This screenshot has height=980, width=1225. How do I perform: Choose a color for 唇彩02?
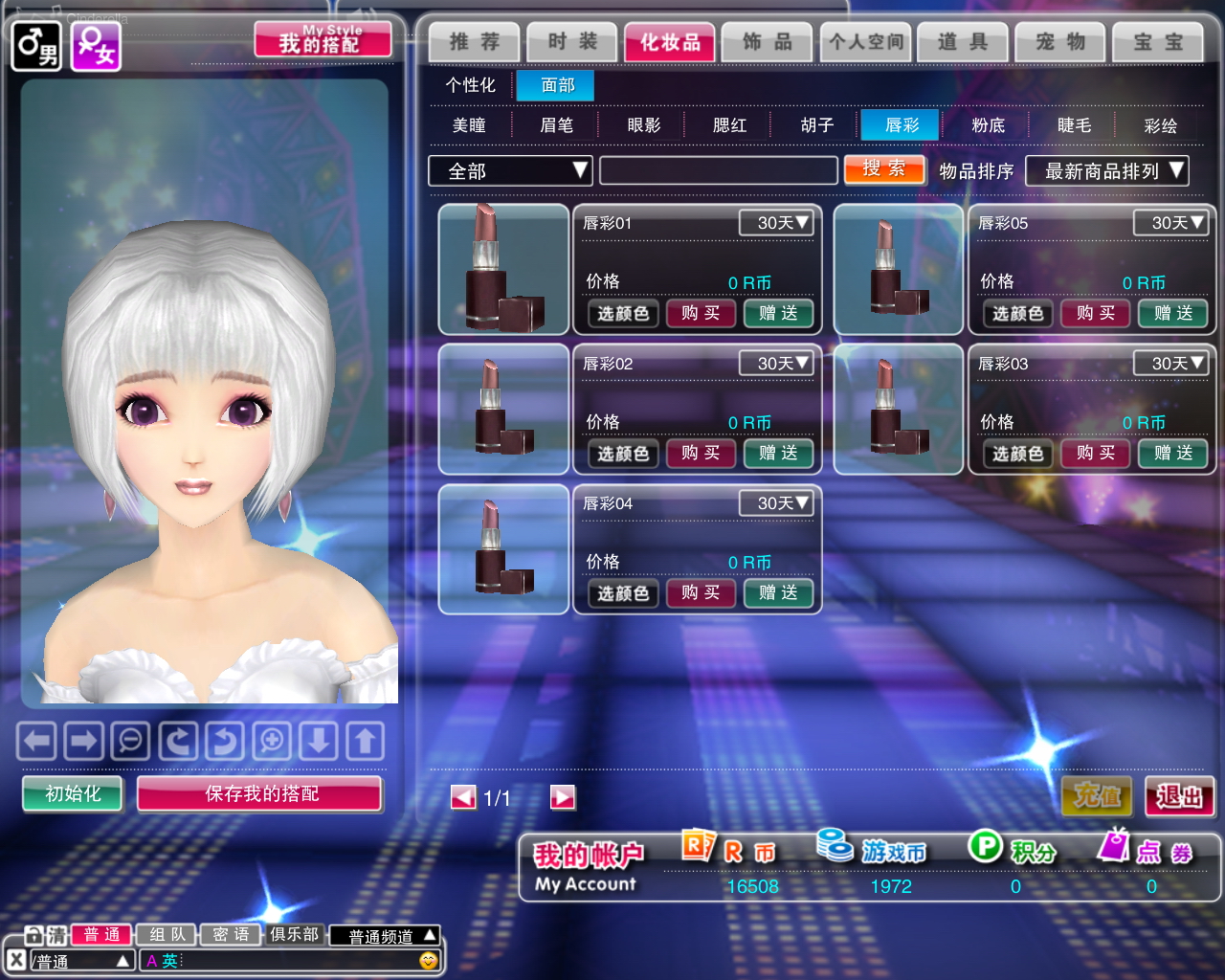coord(623,454)
